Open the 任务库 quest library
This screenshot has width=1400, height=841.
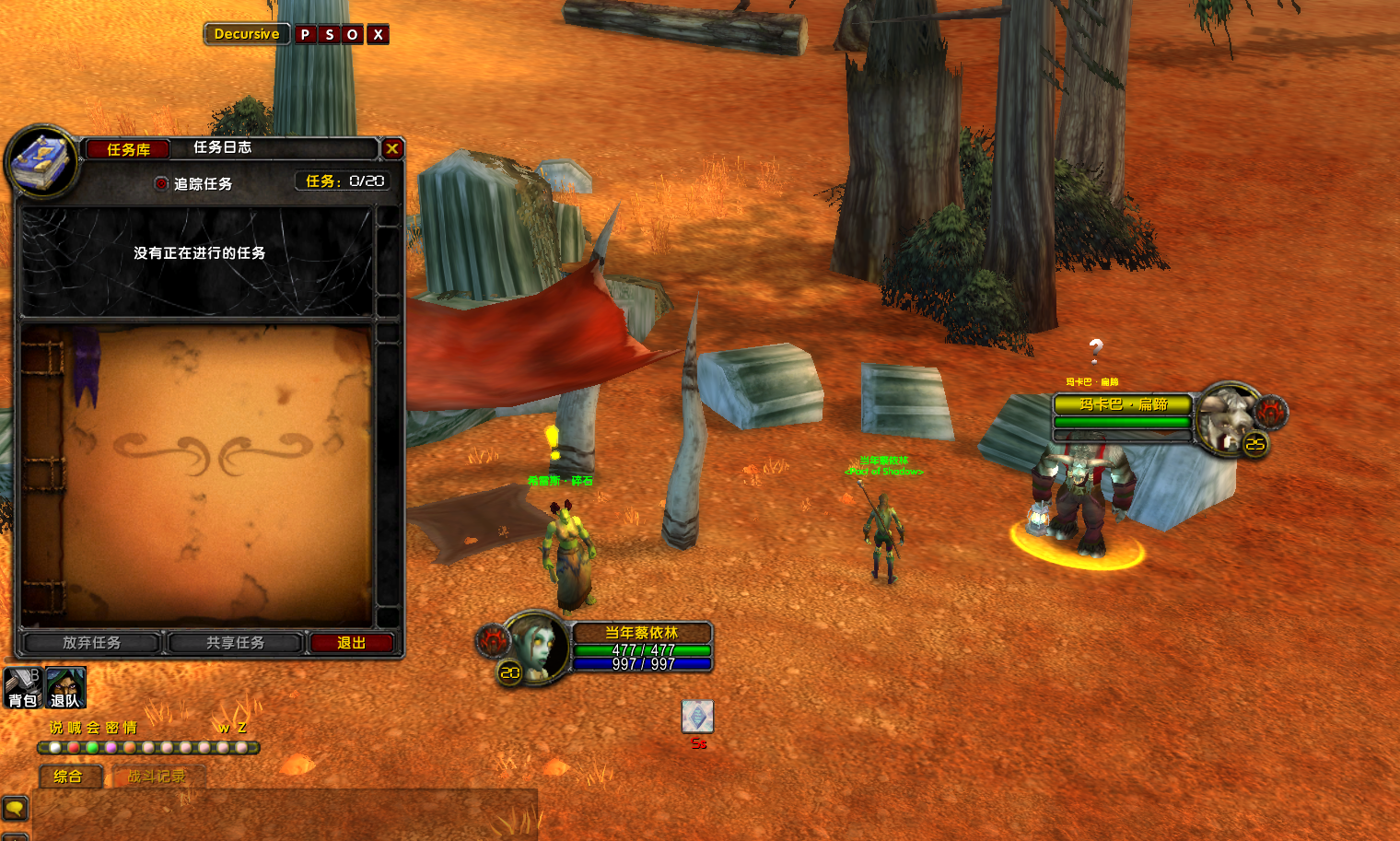click(128, 149)
